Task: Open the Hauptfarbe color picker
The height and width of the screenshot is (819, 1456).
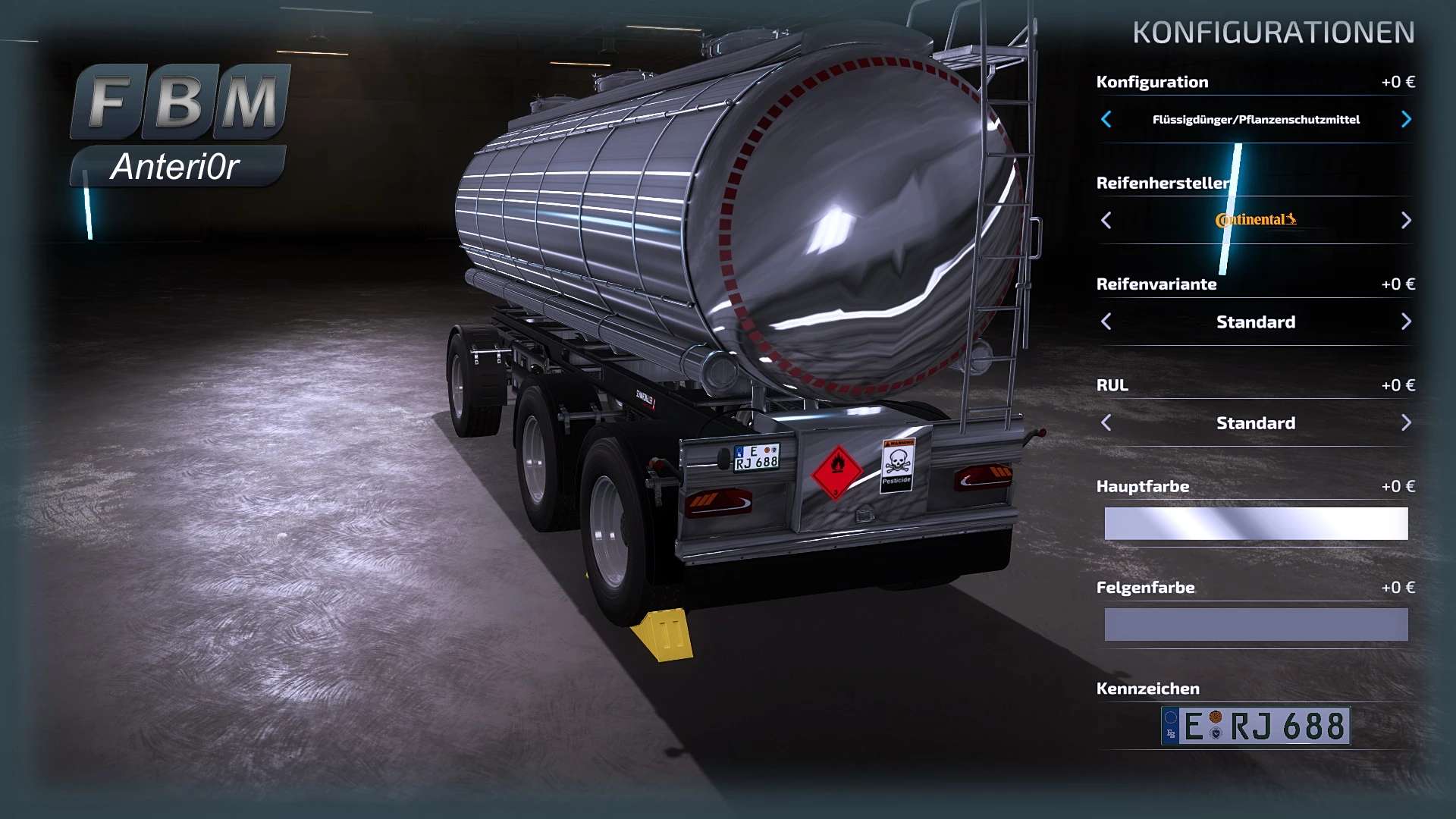Action: pos(1256,523)
